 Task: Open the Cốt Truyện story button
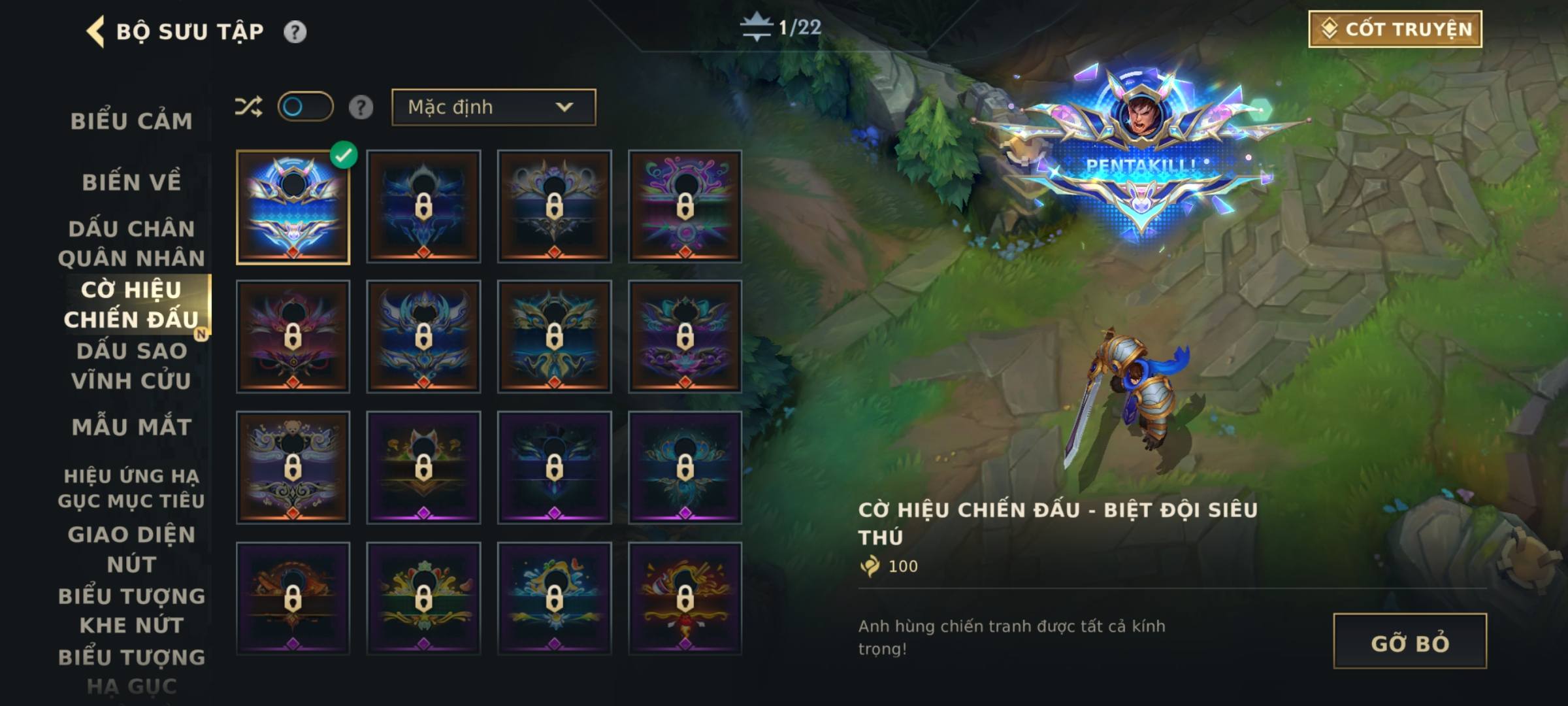(1395, 29)
